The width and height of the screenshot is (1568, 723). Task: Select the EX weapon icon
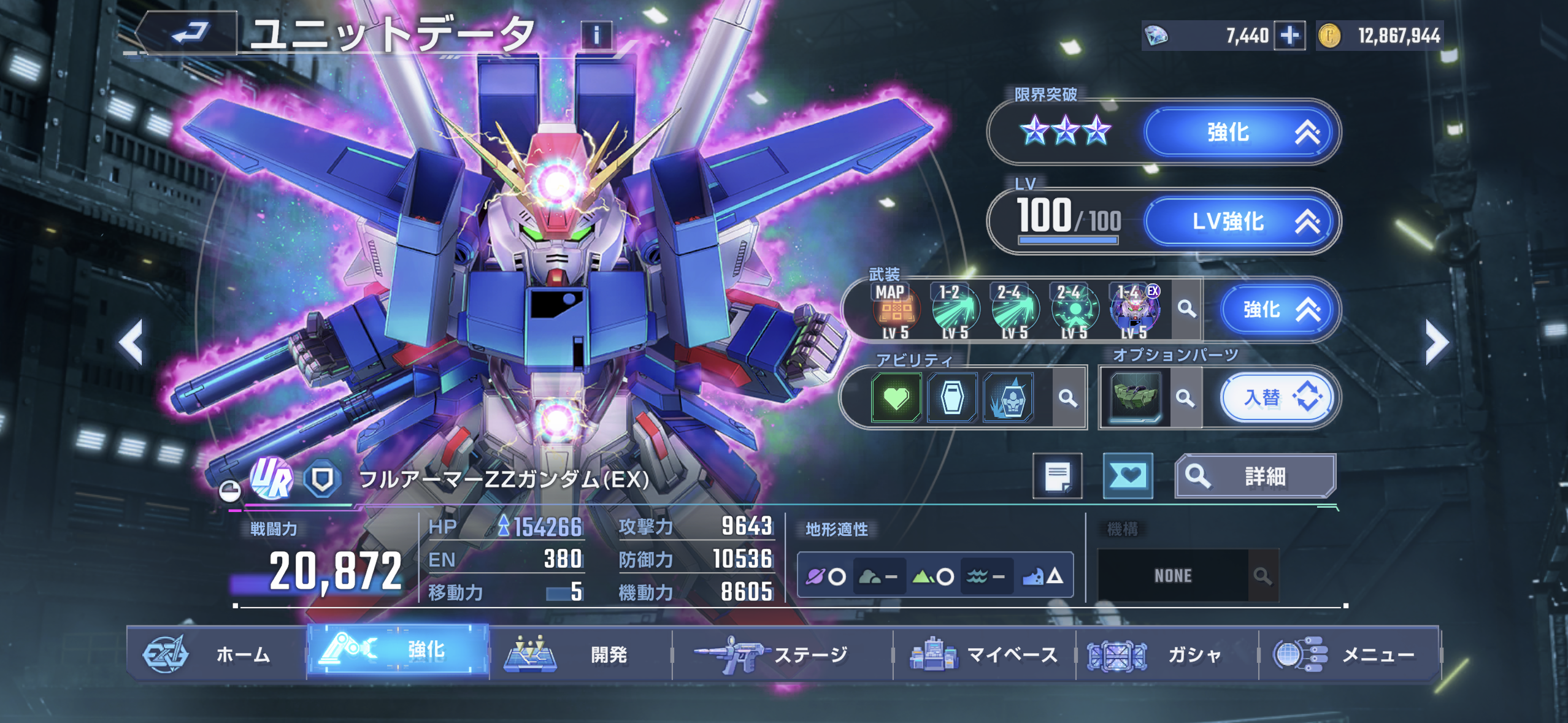pos(1134,310)
